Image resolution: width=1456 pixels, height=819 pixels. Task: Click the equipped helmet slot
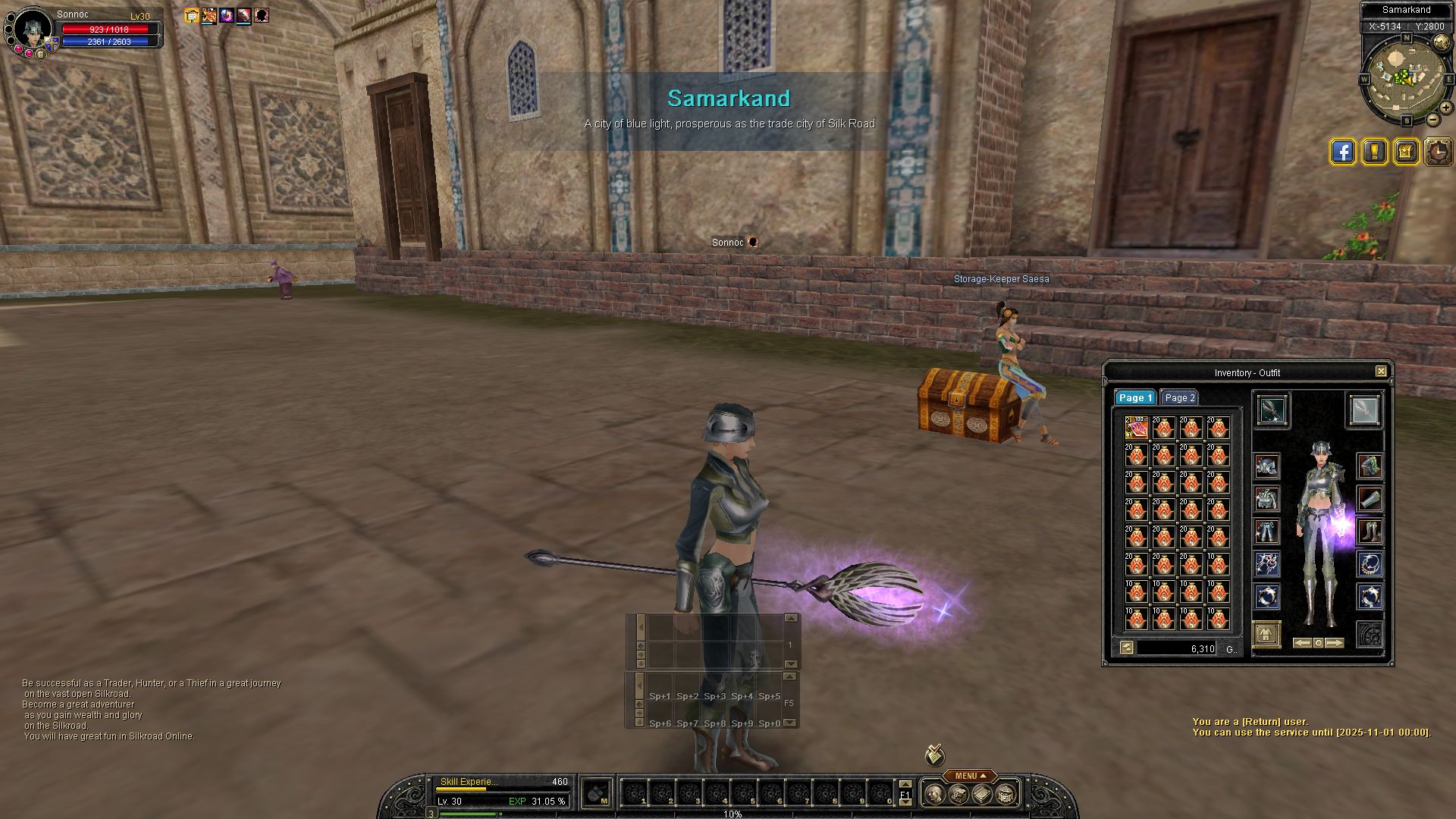point(1266,466)
